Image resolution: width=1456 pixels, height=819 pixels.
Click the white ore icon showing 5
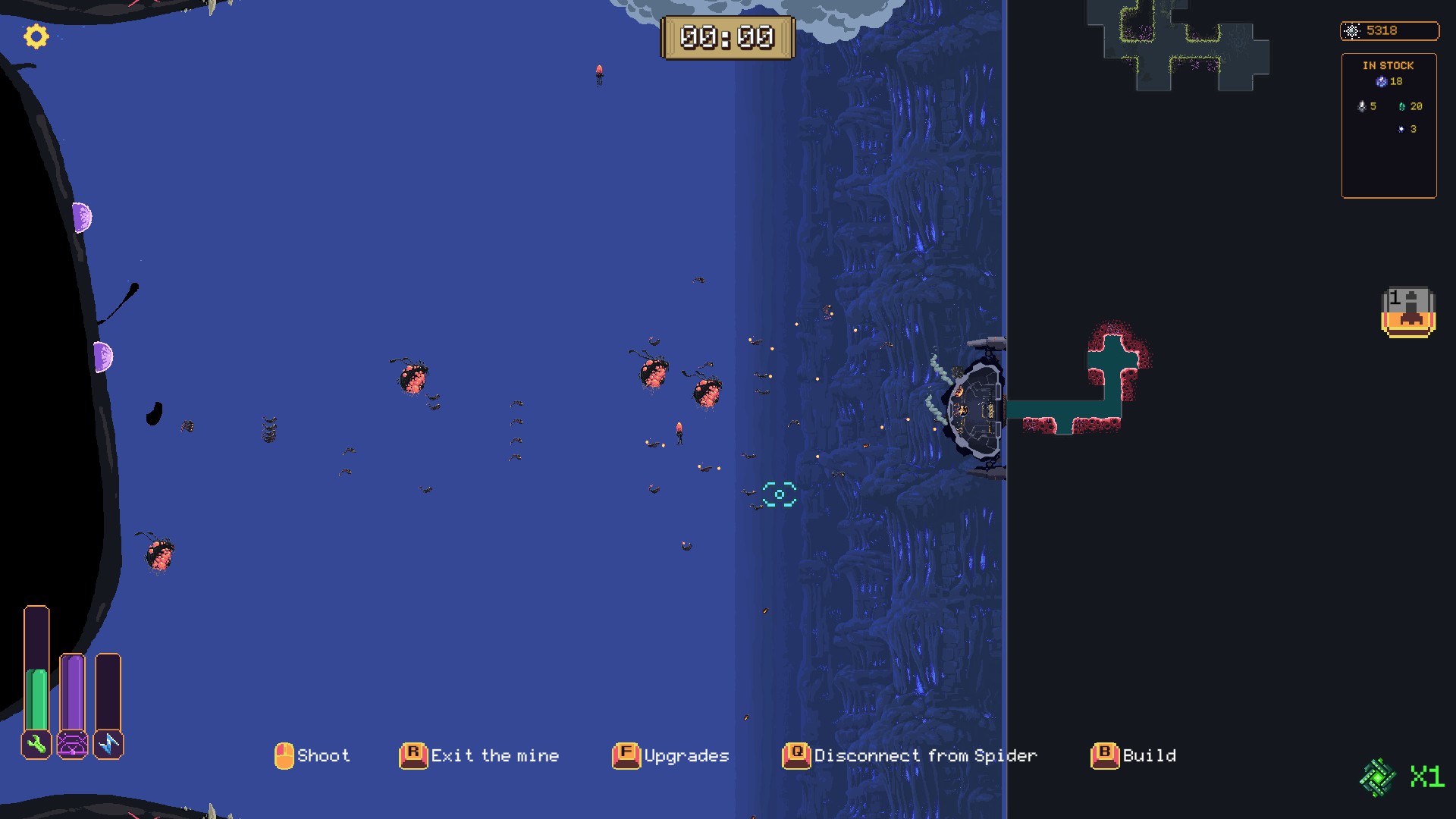(1362, 106)
